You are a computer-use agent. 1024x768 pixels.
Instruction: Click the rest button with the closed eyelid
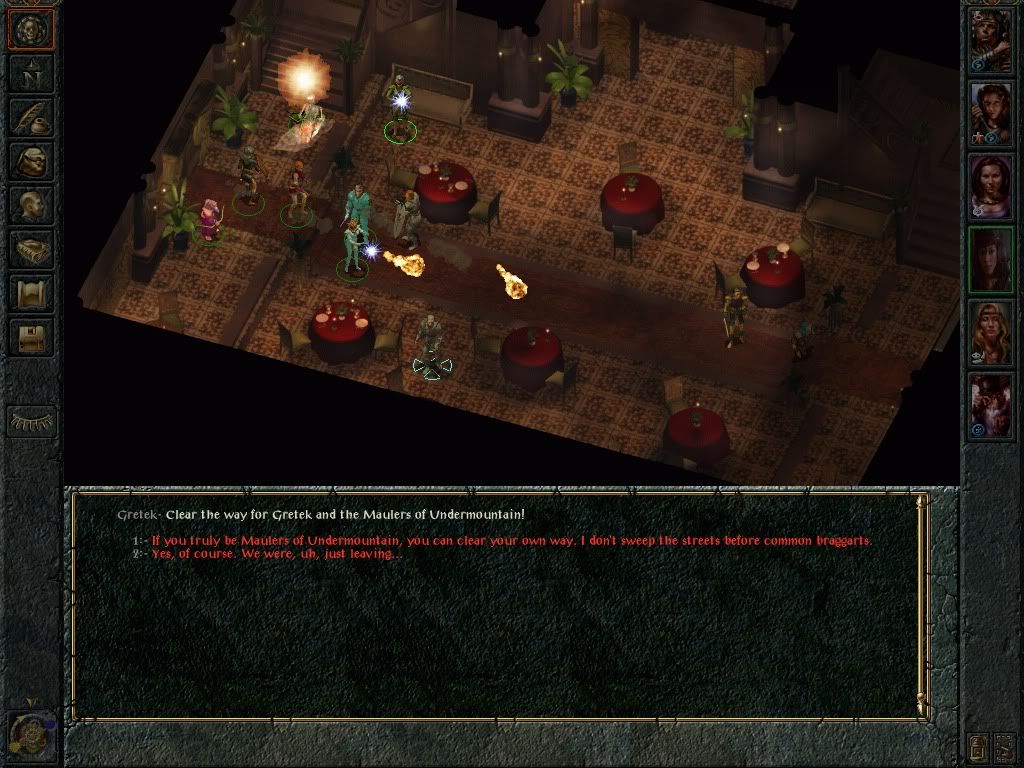pos(31,421)
